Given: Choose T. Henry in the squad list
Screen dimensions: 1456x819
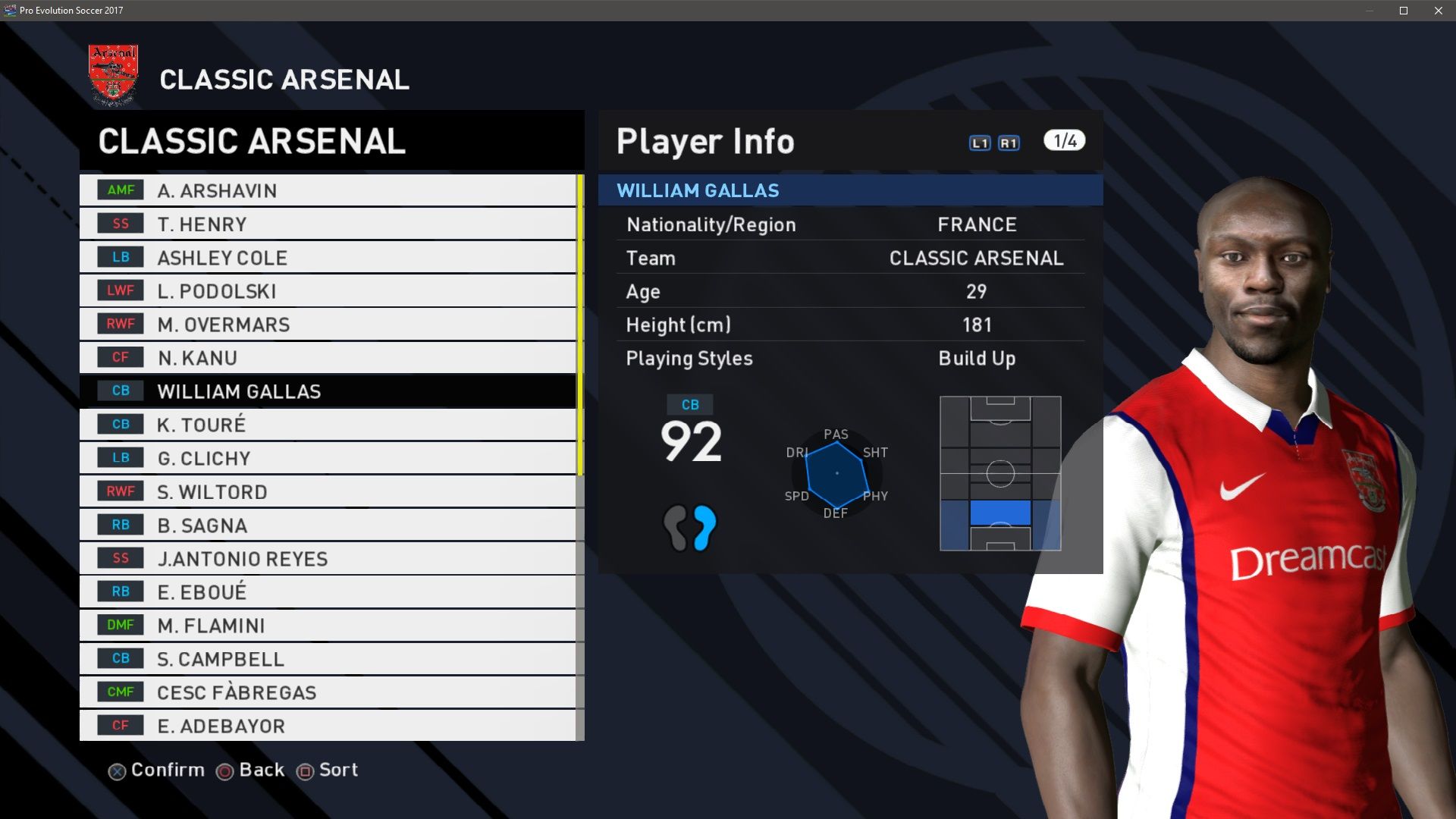Looking at the screenshot, I should [x=328, y=224].
